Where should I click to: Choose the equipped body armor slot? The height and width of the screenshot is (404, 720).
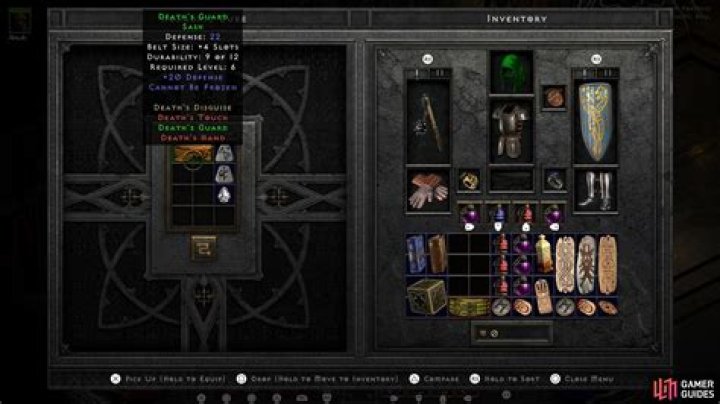[511, 131]
